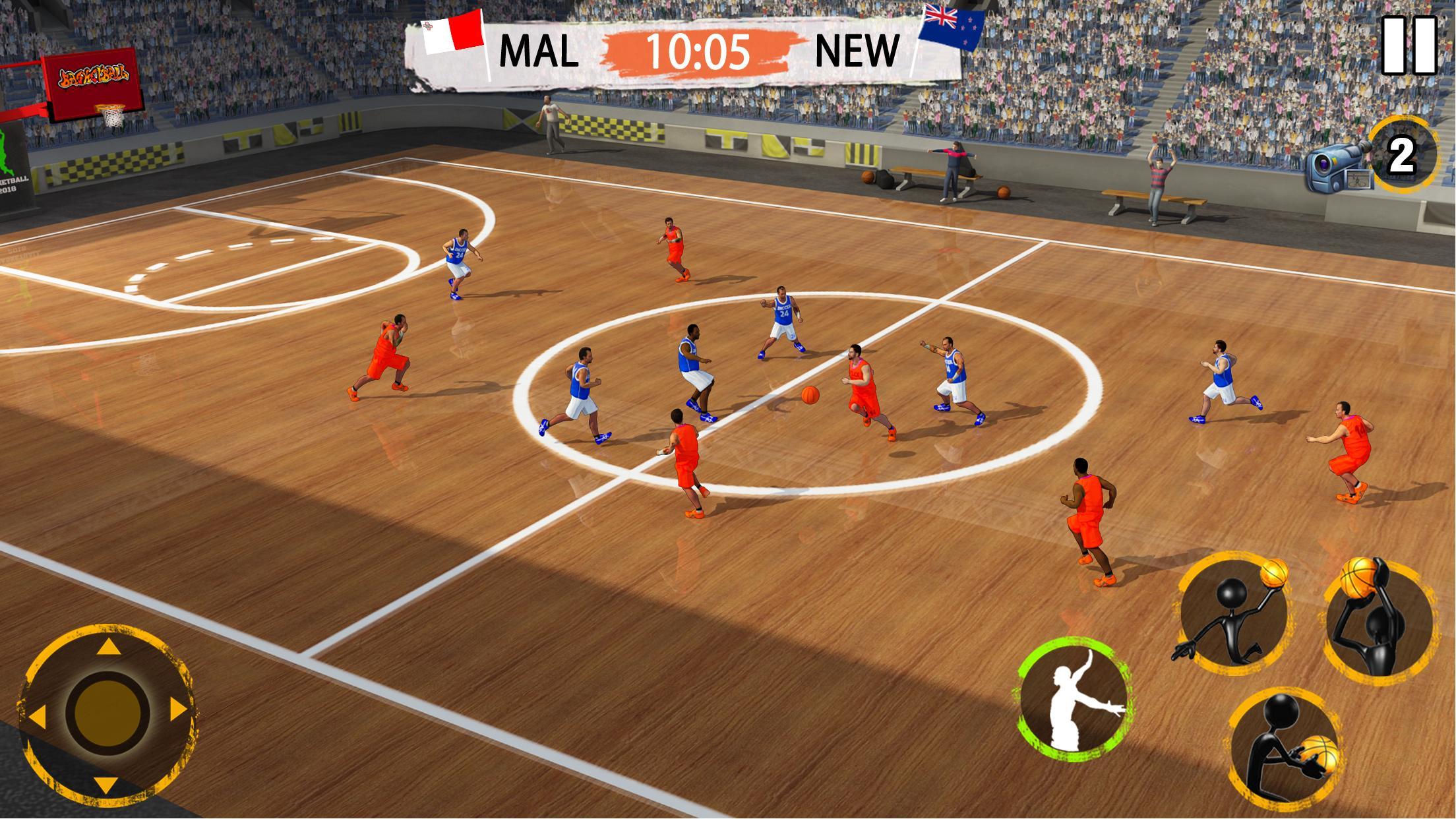Toggle camera angle using the number 2 badge
Image resolution: width=1456 pixels, height=819 pixels.
click(1405, 155)
